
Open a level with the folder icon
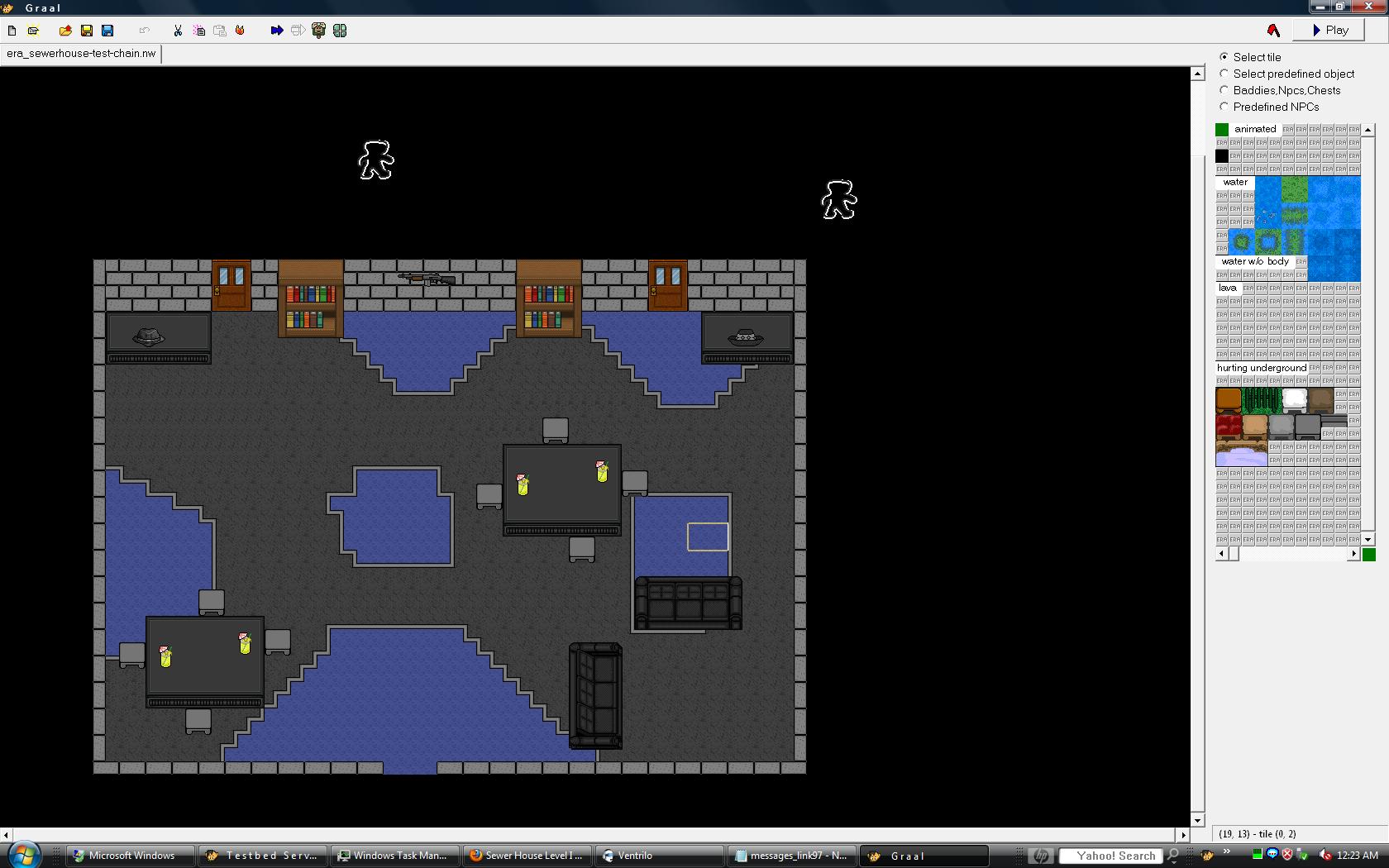click(65, 31)
